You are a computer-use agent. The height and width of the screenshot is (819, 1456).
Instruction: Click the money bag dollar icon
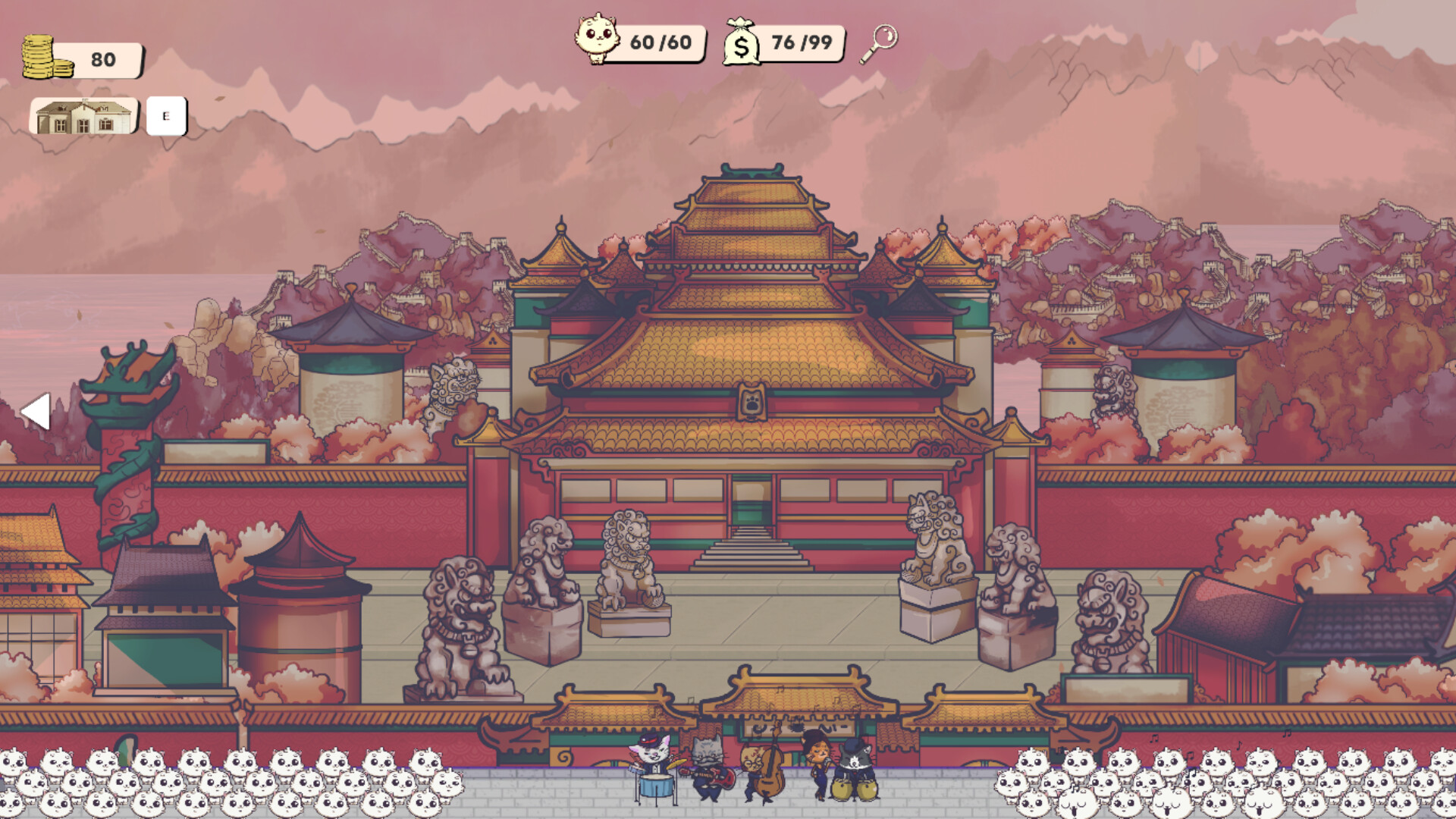coord(743,42)
